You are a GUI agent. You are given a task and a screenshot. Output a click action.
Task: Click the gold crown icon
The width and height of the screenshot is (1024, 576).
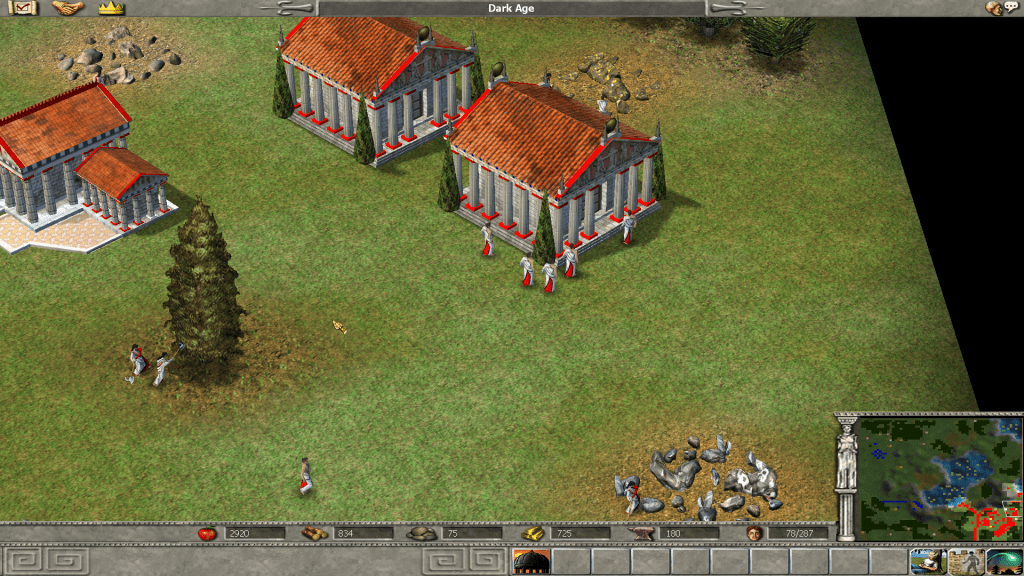[x=111, y=8]
